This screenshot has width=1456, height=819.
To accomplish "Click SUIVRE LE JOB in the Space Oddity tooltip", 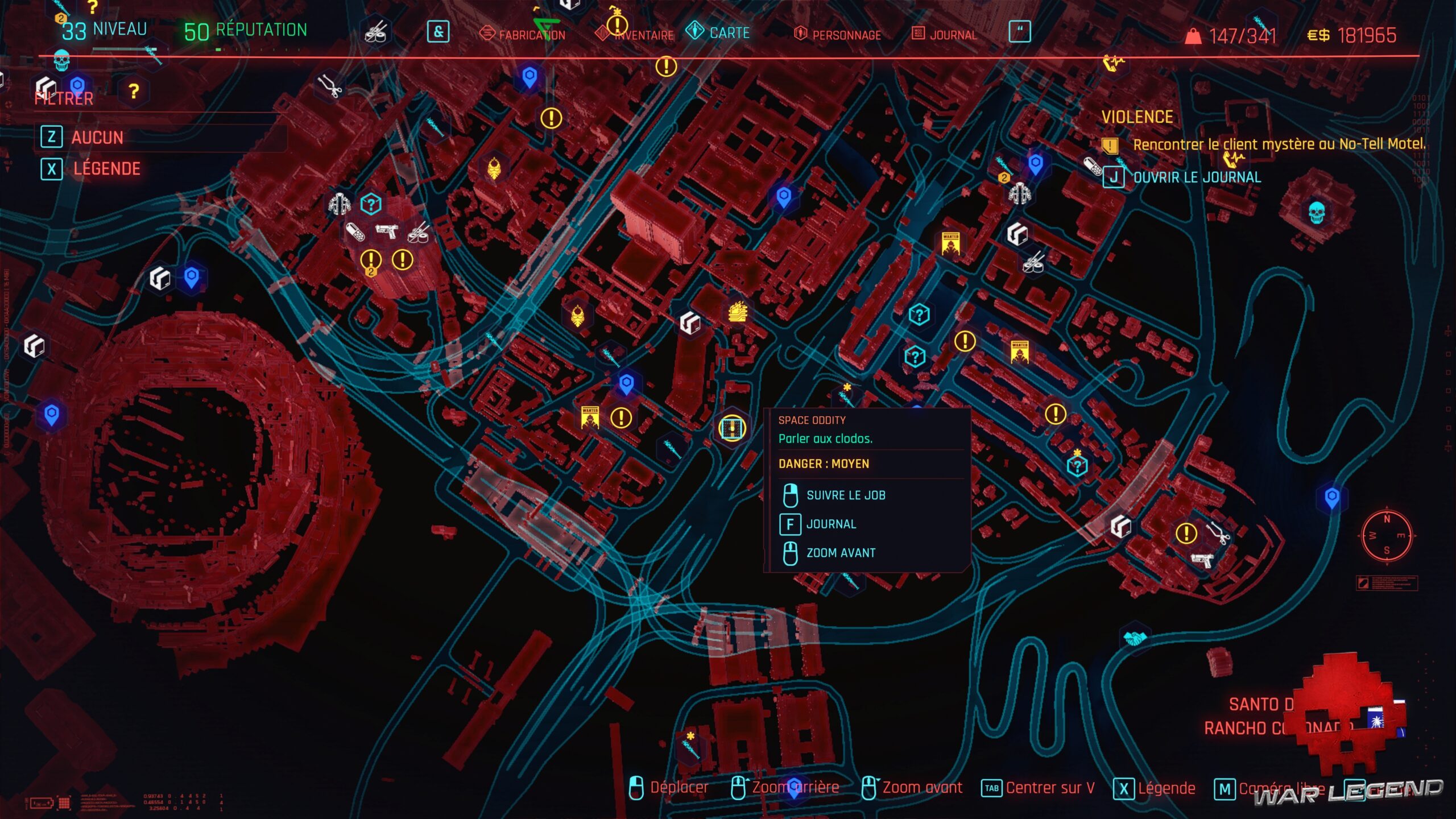I will coord(845,495).
